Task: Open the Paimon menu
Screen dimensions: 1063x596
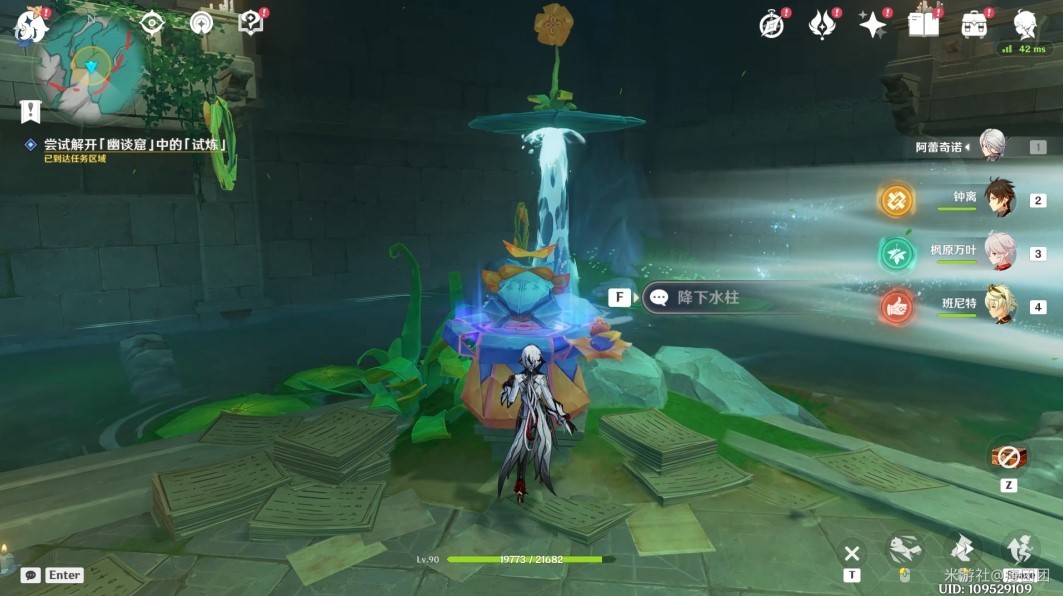Action: tap(27, 25)
